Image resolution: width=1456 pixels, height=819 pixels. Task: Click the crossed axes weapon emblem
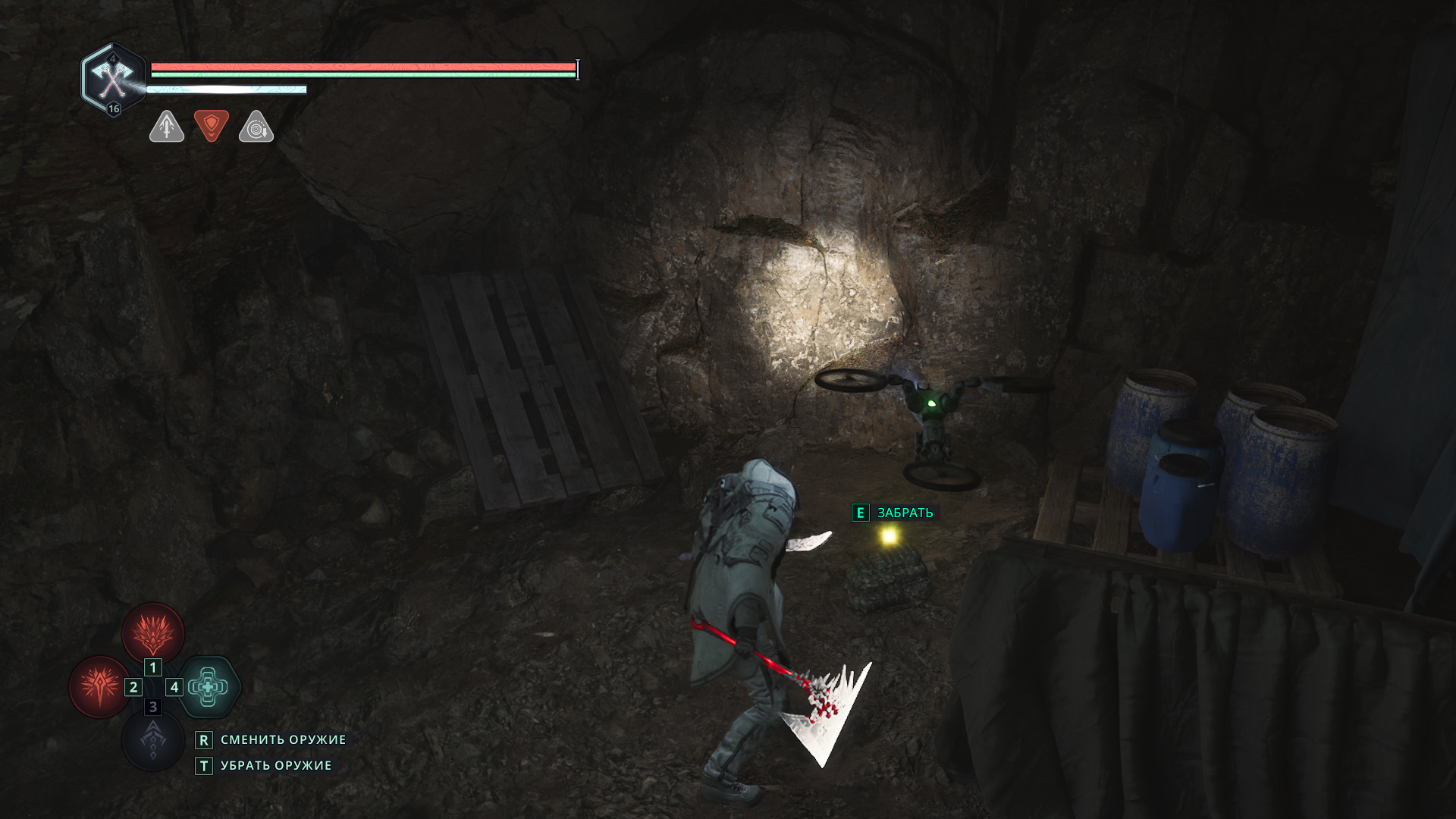coord(112,78)
